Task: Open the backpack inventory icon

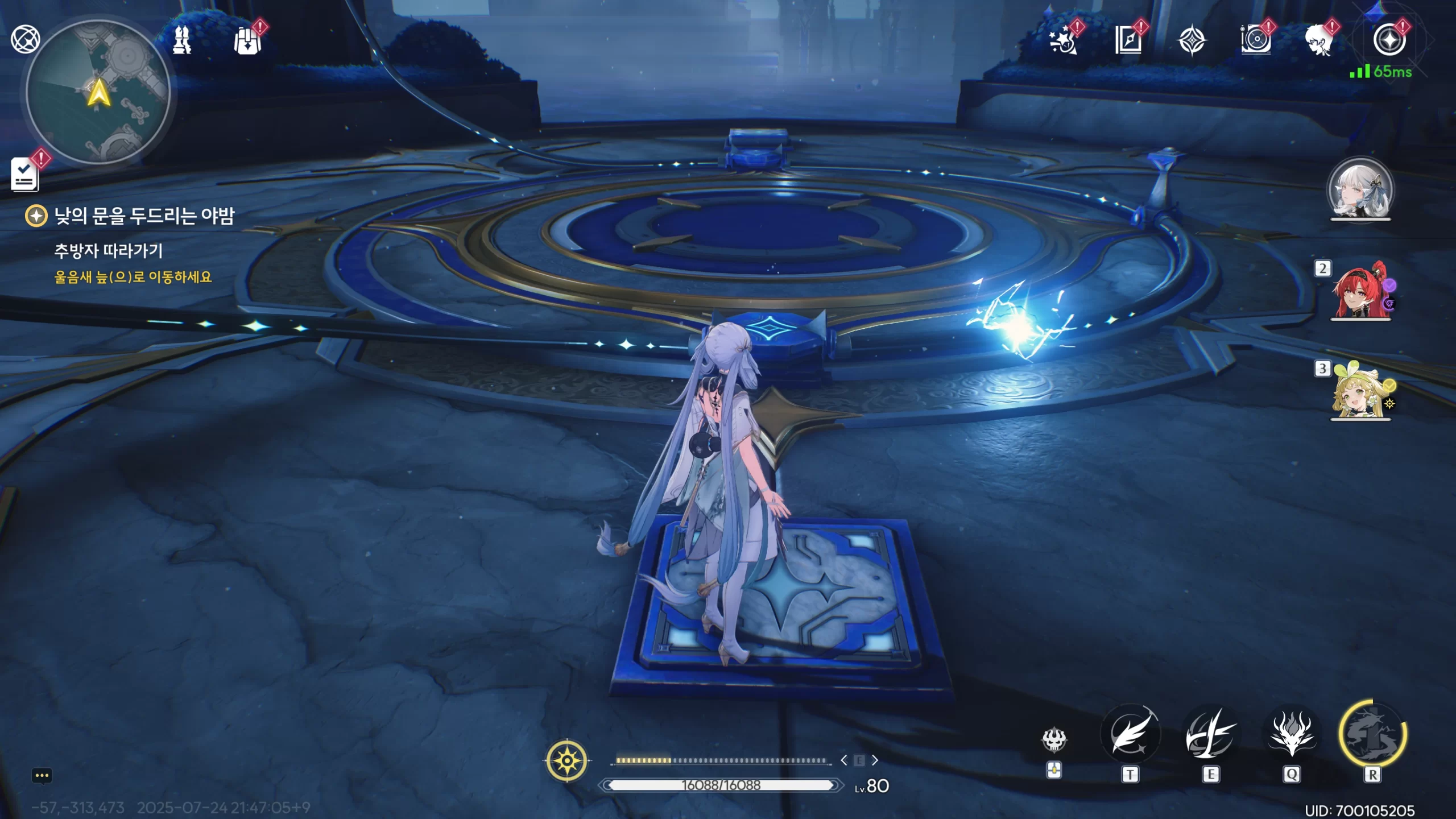Action: click(x=248, y=40)
